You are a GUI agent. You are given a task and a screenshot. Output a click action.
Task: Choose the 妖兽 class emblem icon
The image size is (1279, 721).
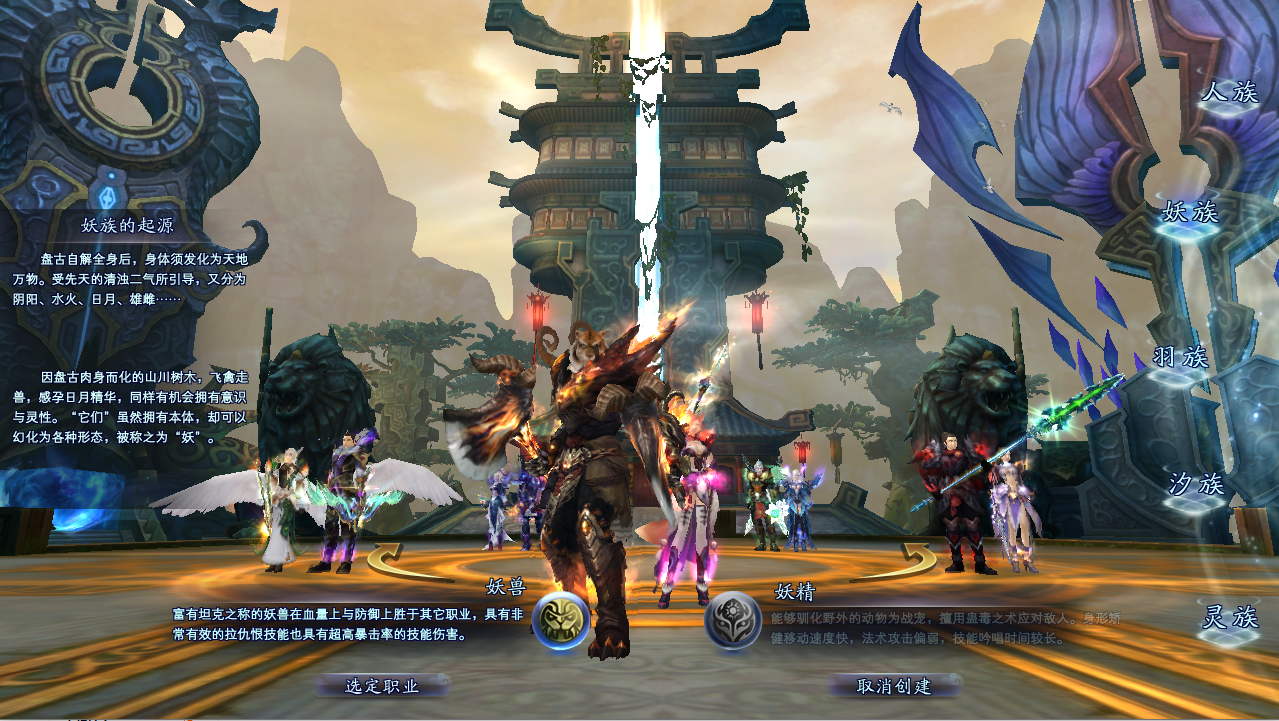point(560,620)
